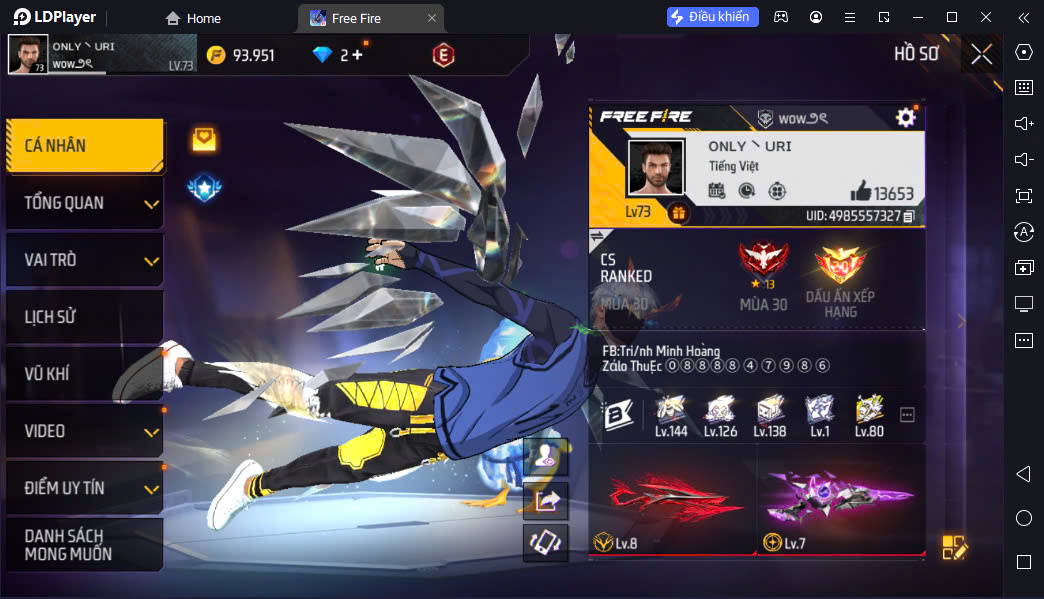Select the red weapon skin Lv.8
The height and width of the screenshot is (599, 1044).
click(671, 500)
